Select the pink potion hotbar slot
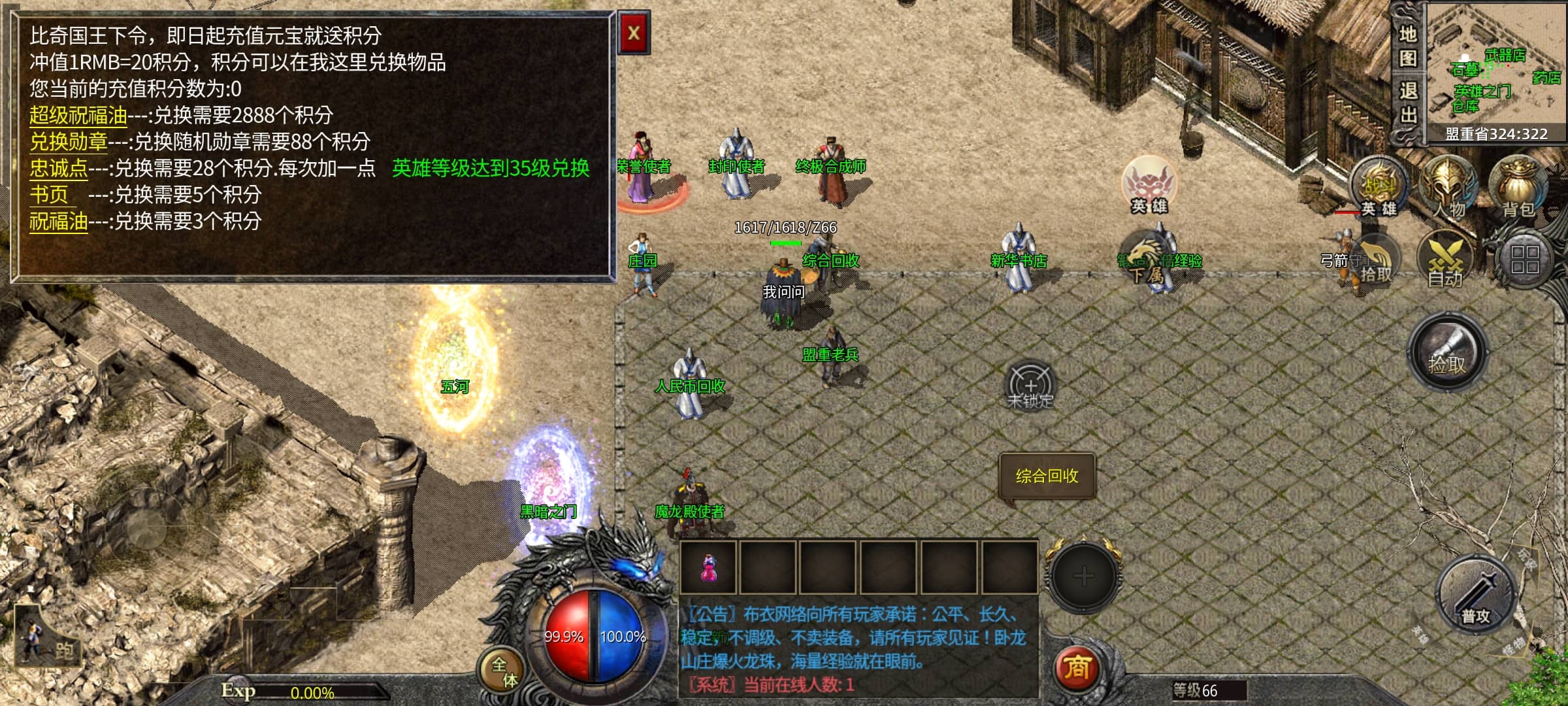The image size is (1568, 706). tap(708, 567)
